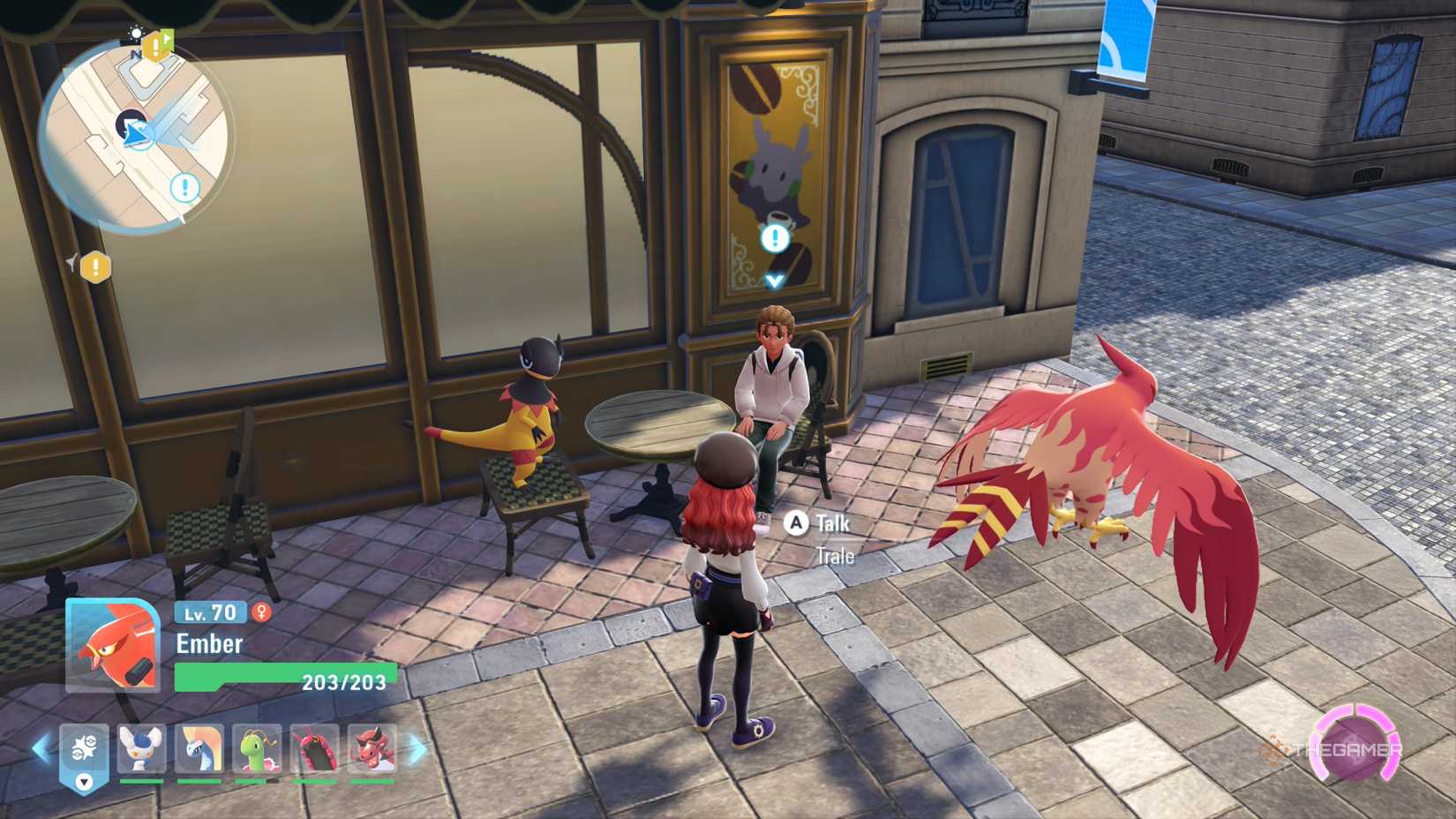
Task: Select the yellow hexagon marker below the minimap
Action: 94,267
